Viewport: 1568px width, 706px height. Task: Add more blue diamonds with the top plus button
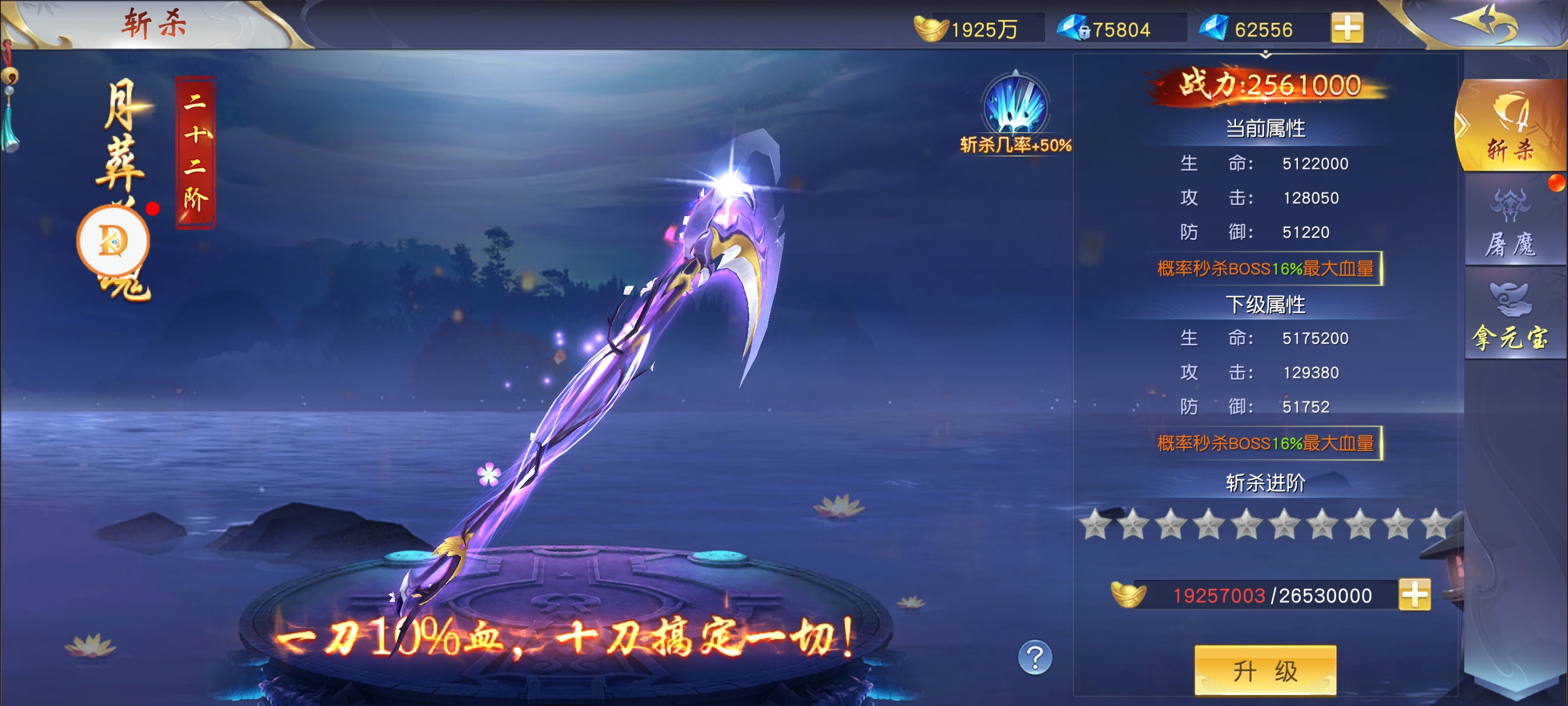[1347, 29]
